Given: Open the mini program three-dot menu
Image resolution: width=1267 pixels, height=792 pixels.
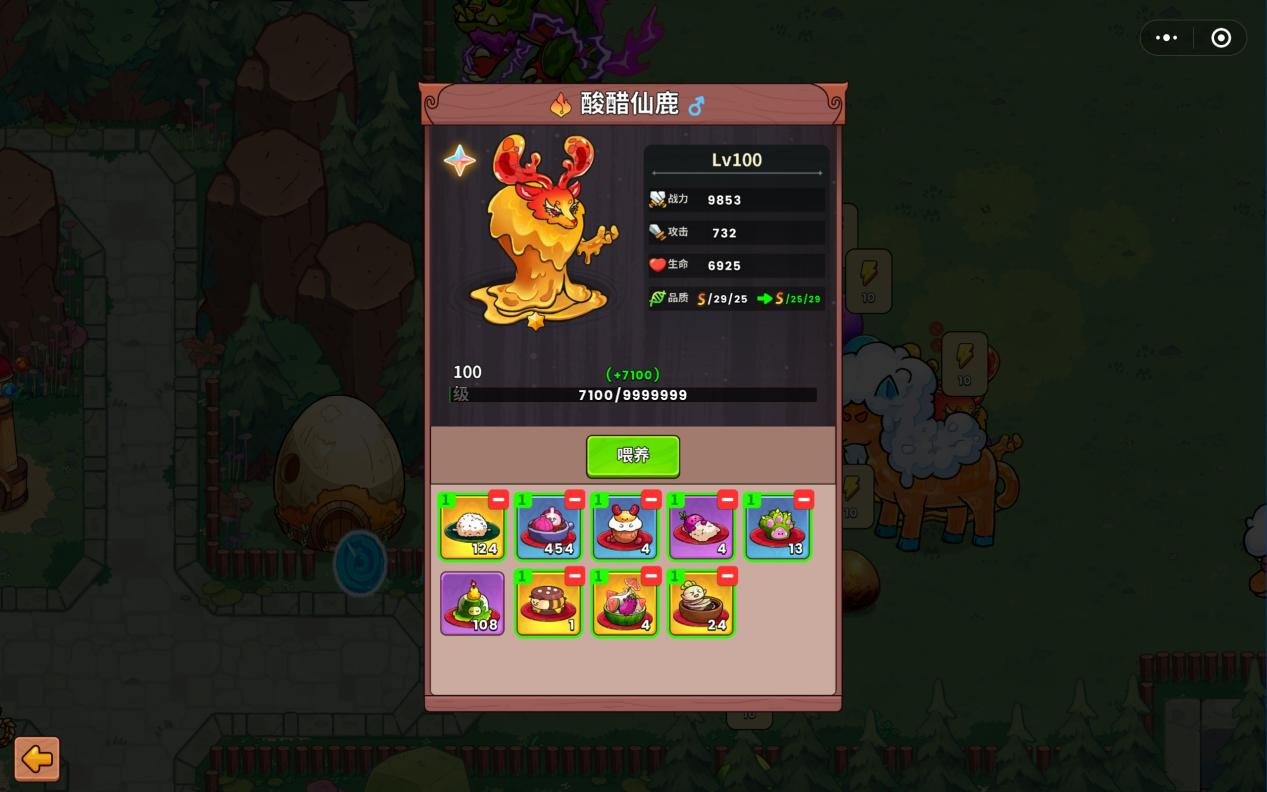Looking at the screenshot, I should (x=1167, y=38).
